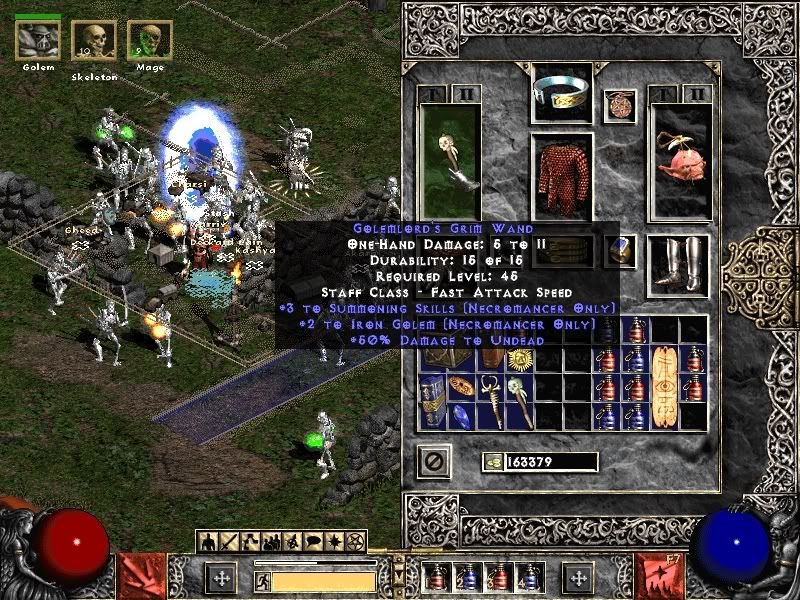800x600 pixels.
Task: Open the gold drop button
Action: pos(492,462)
